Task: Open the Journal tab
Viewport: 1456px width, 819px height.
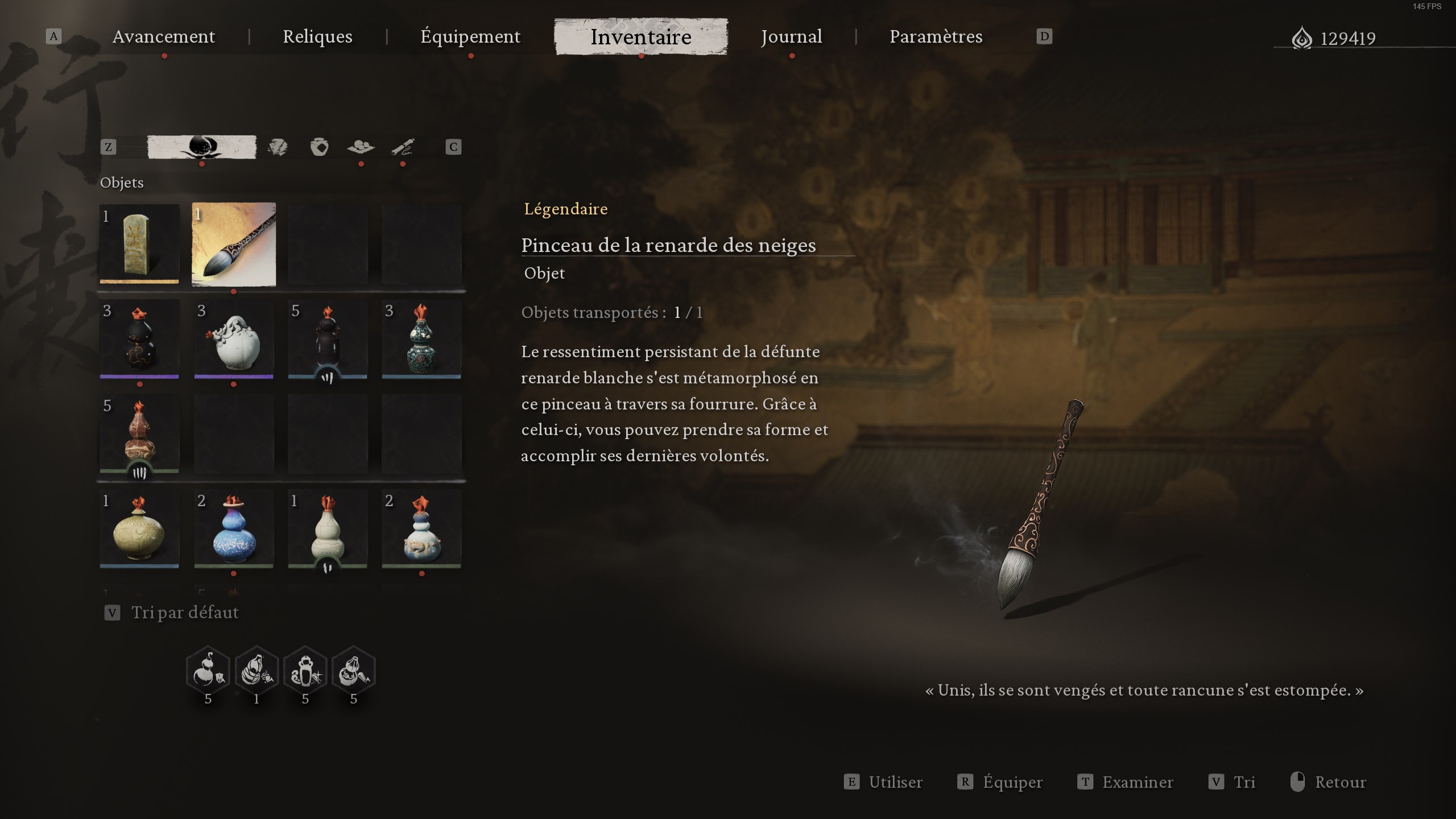Action: tap(792, 36)
